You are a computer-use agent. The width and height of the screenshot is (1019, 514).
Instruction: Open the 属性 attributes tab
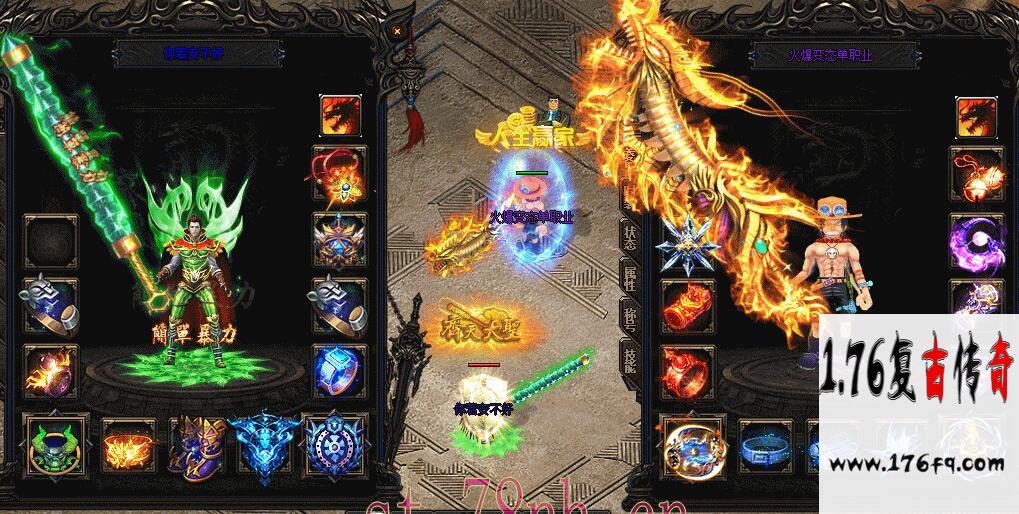[x=630, y=281]
